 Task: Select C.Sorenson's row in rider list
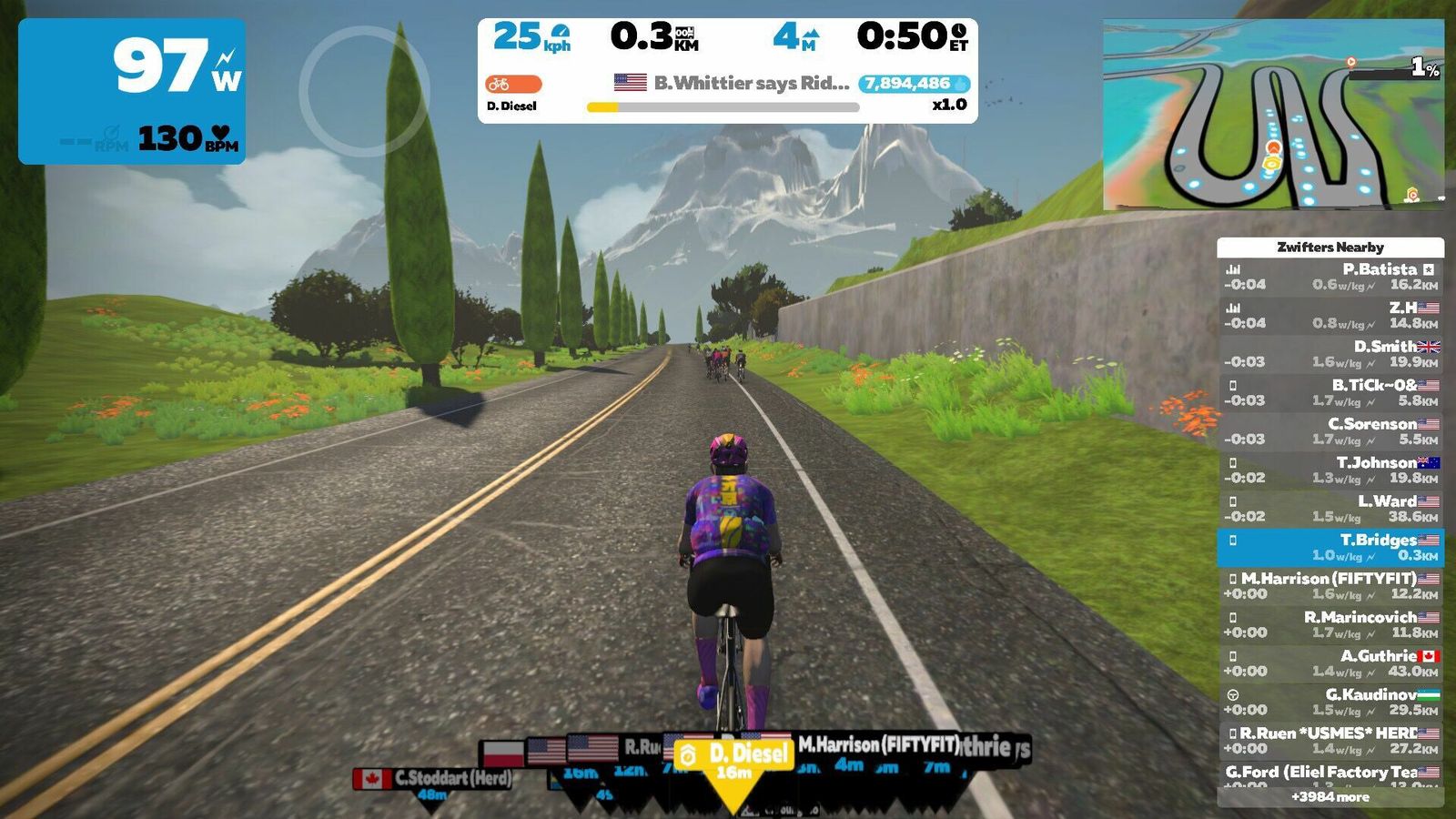coord(1330,431)
